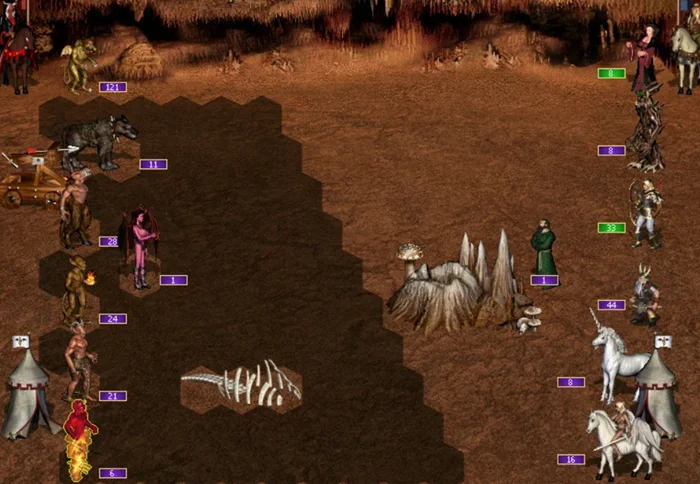Target the hell hound stack of 11

(x=97, y=140)
